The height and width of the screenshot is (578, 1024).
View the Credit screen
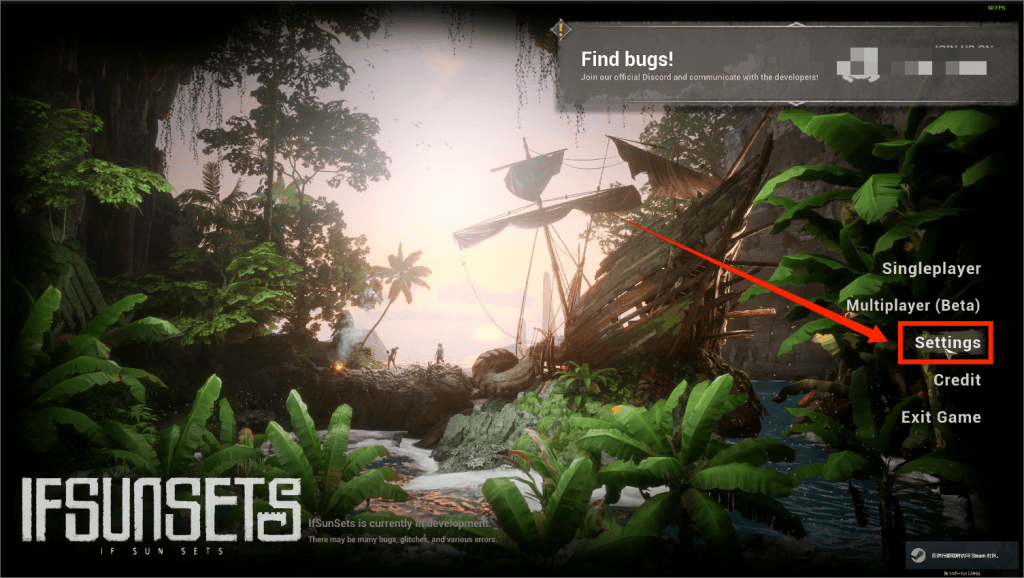point(957,380)
